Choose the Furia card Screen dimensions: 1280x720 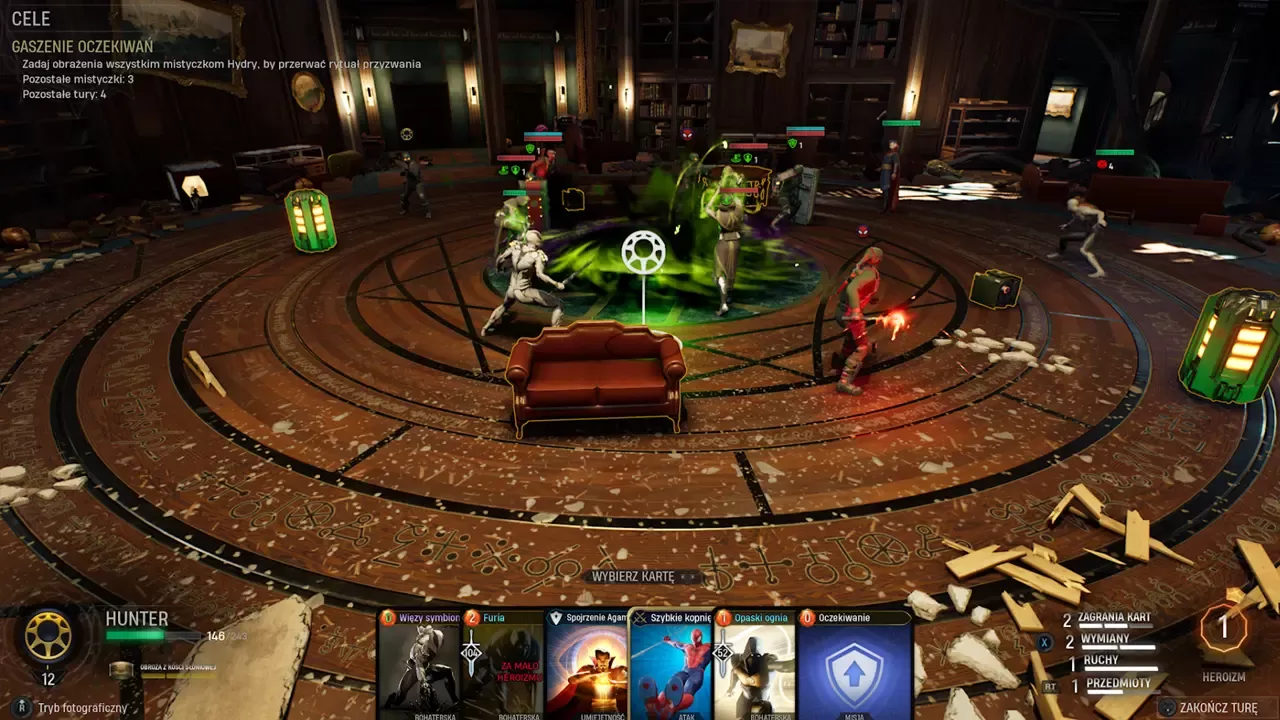503,665
